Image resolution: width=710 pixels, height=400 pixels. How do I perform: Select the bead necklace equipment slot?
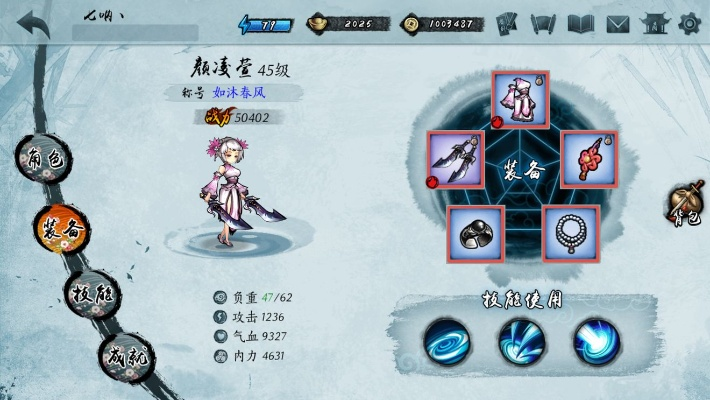coord(571,234)
